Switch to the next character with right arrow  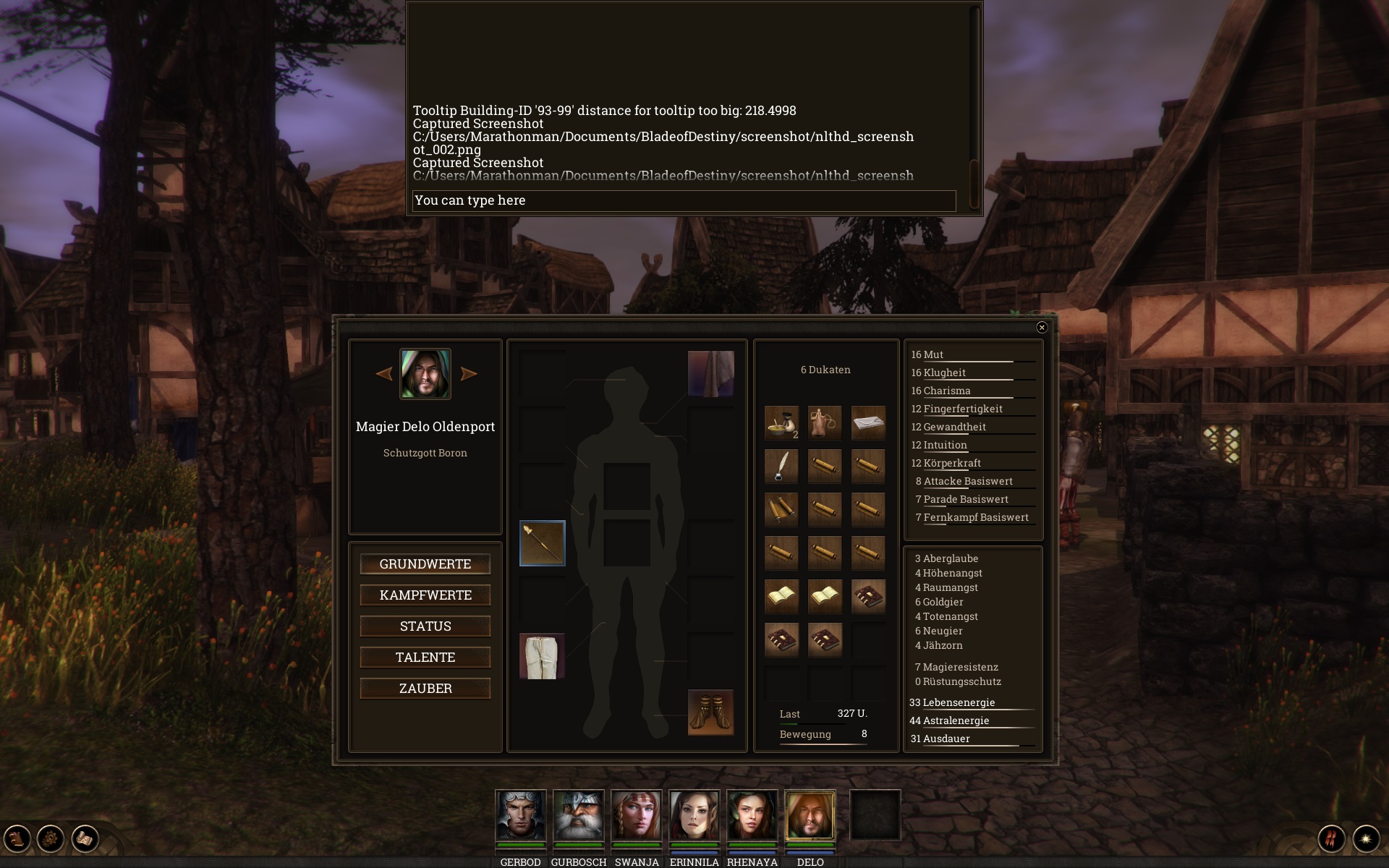click(x=469, y=374)
